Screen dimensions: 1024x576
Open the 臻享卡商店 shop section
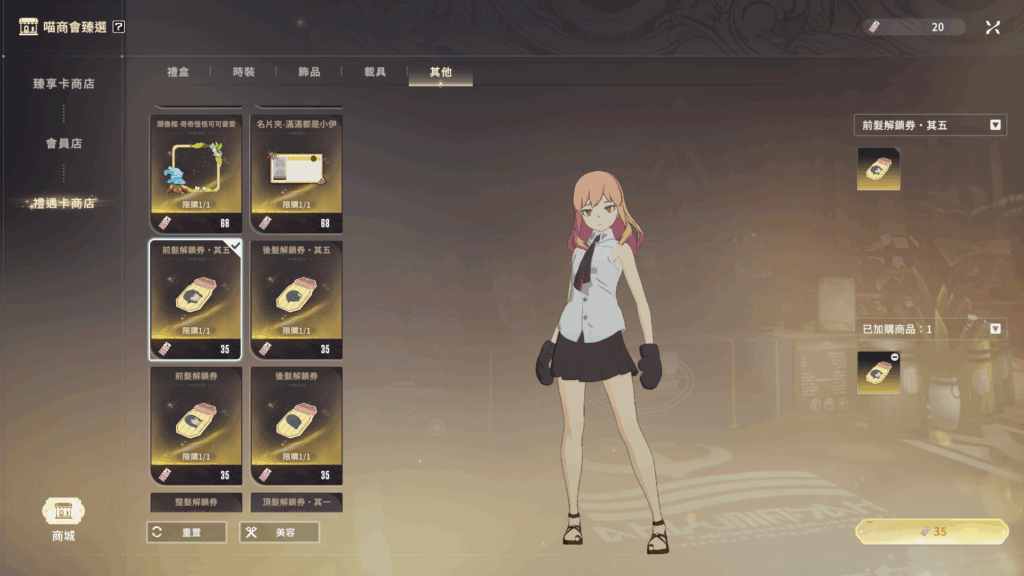[x=63, y=84]
